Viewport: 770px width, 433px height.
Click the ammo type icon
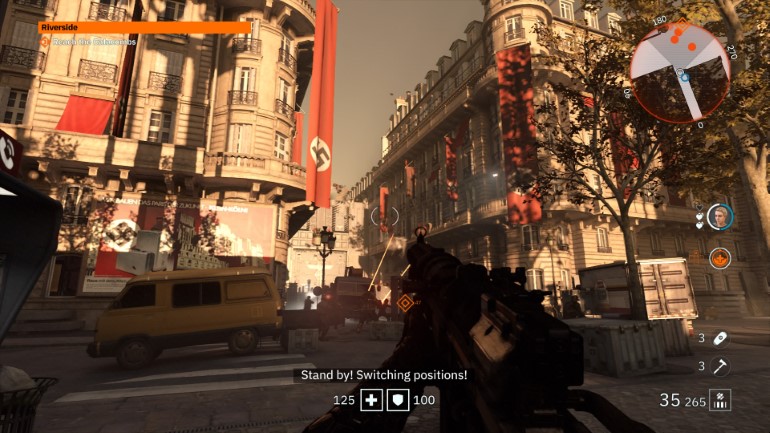coord(720,400)
